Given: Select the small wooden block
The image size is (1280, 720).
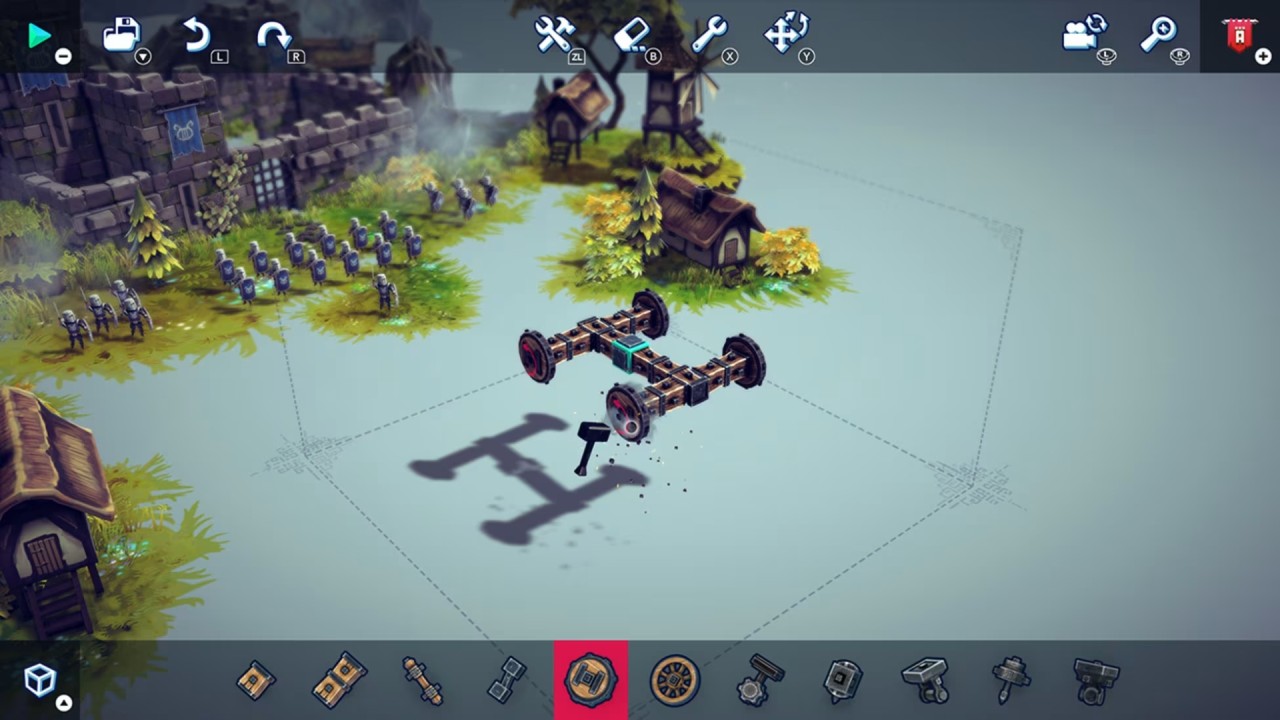Looking at the screenshot, I should tap(255, 680).
